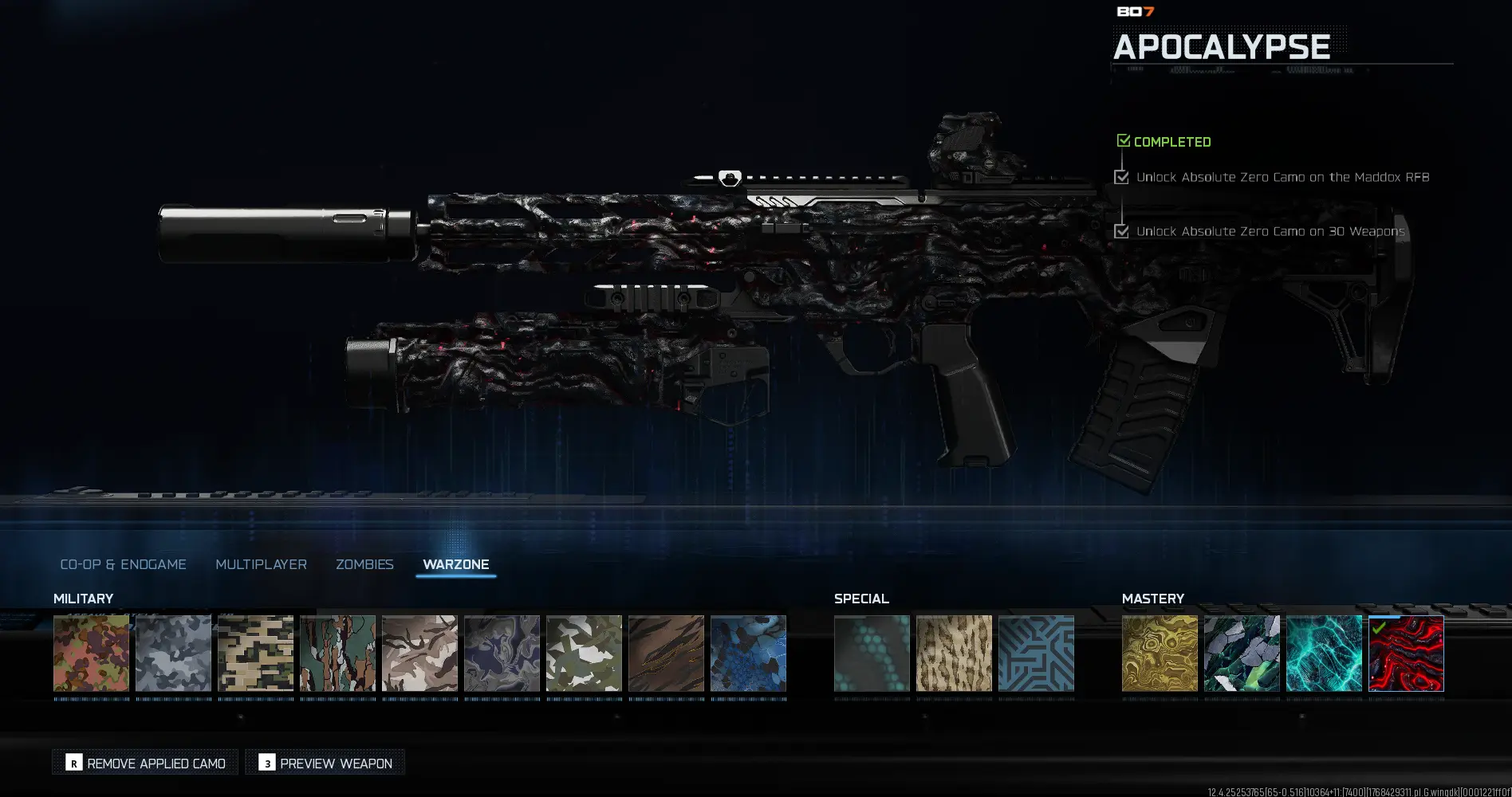The width and height of the screenshot is (1512, 797).
Task: Click REMOVE APPLIED CAMO
Action: coord(144,763)
